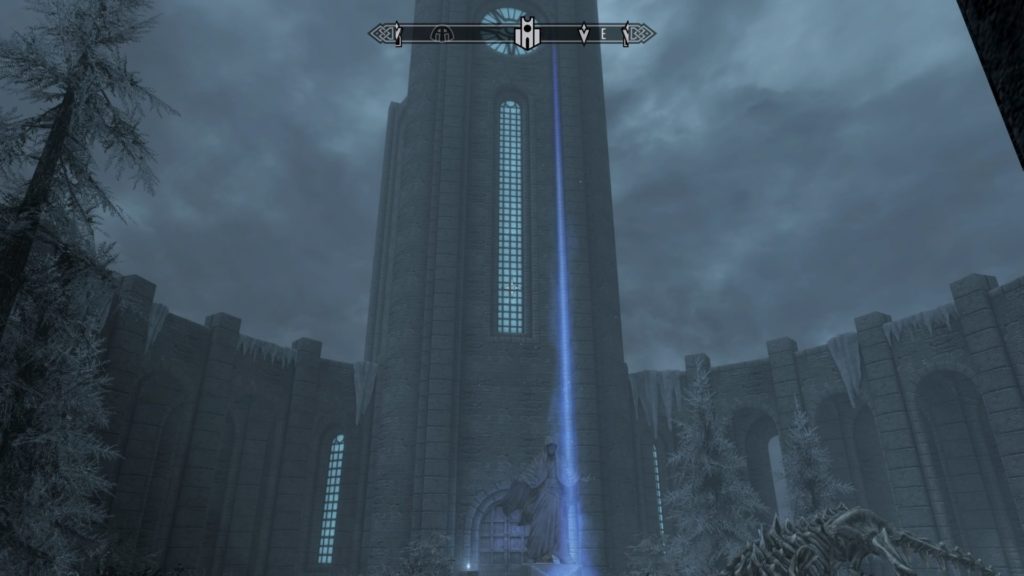
Task: Click the College tower marker on the compass
Action: 526,35
